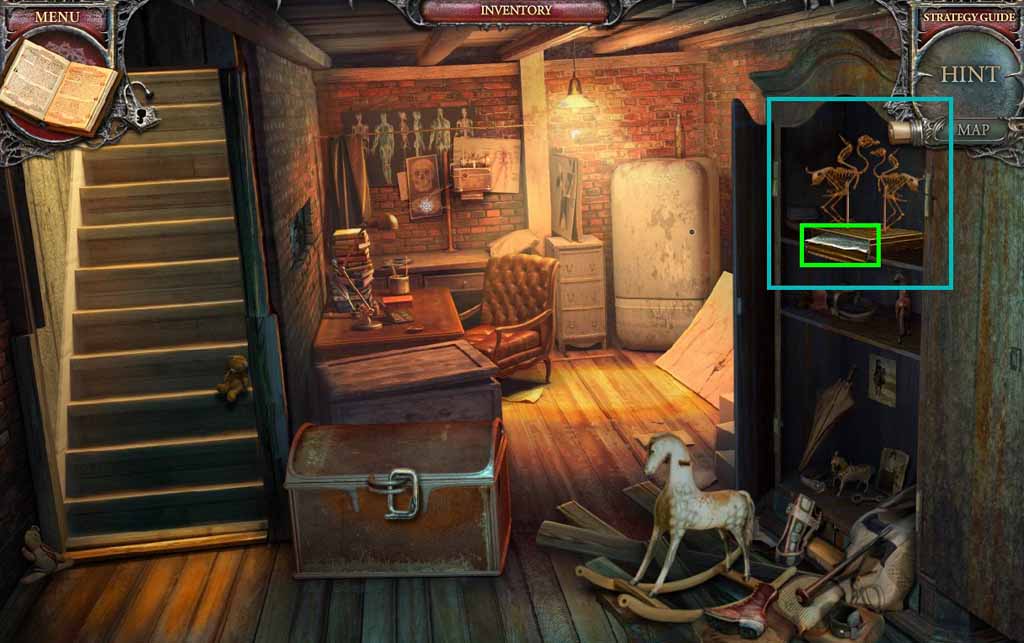Show the Map

(972, 130)
